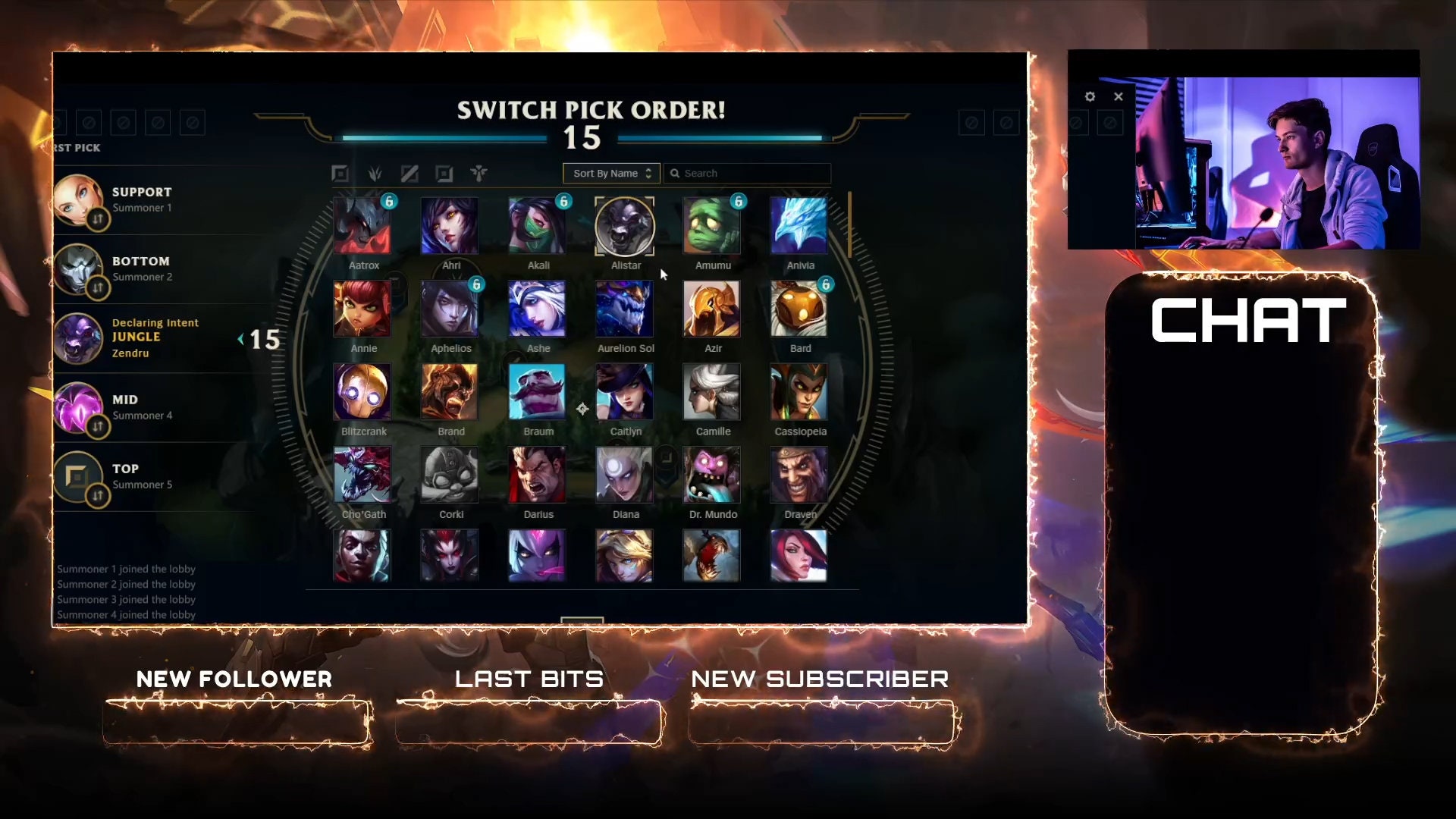This screenshot has height=819, width=1456.
Task: Select the Mid lane filter icon
Action: pyautogui.click(x=408, y=173)
